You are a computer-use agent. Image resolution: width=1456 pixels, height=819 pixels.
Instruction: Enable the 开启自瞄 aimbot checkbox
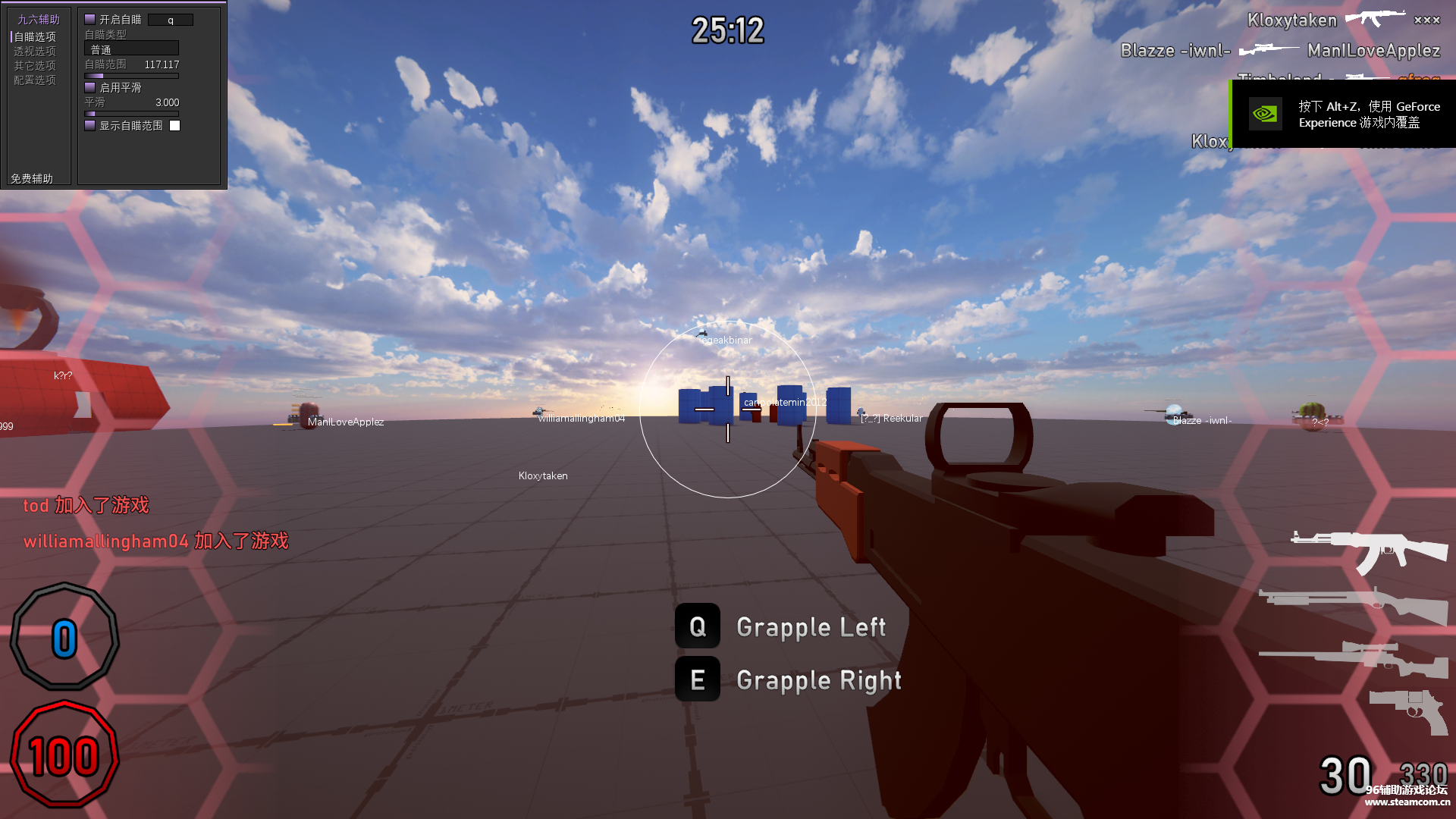pyautogui.click(x=89, y=19)
